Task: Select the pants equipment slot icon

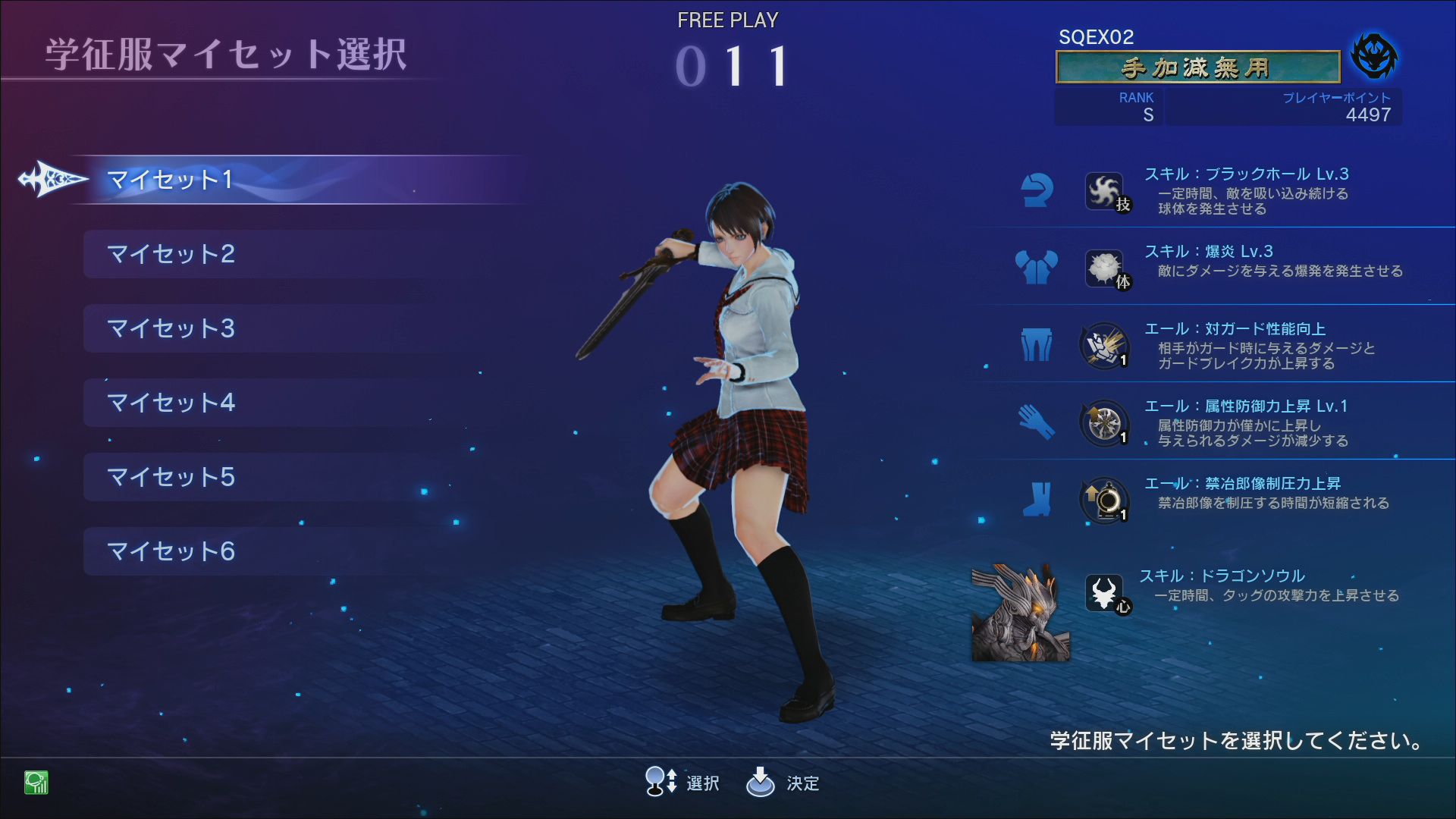Action: [1037, 345]
